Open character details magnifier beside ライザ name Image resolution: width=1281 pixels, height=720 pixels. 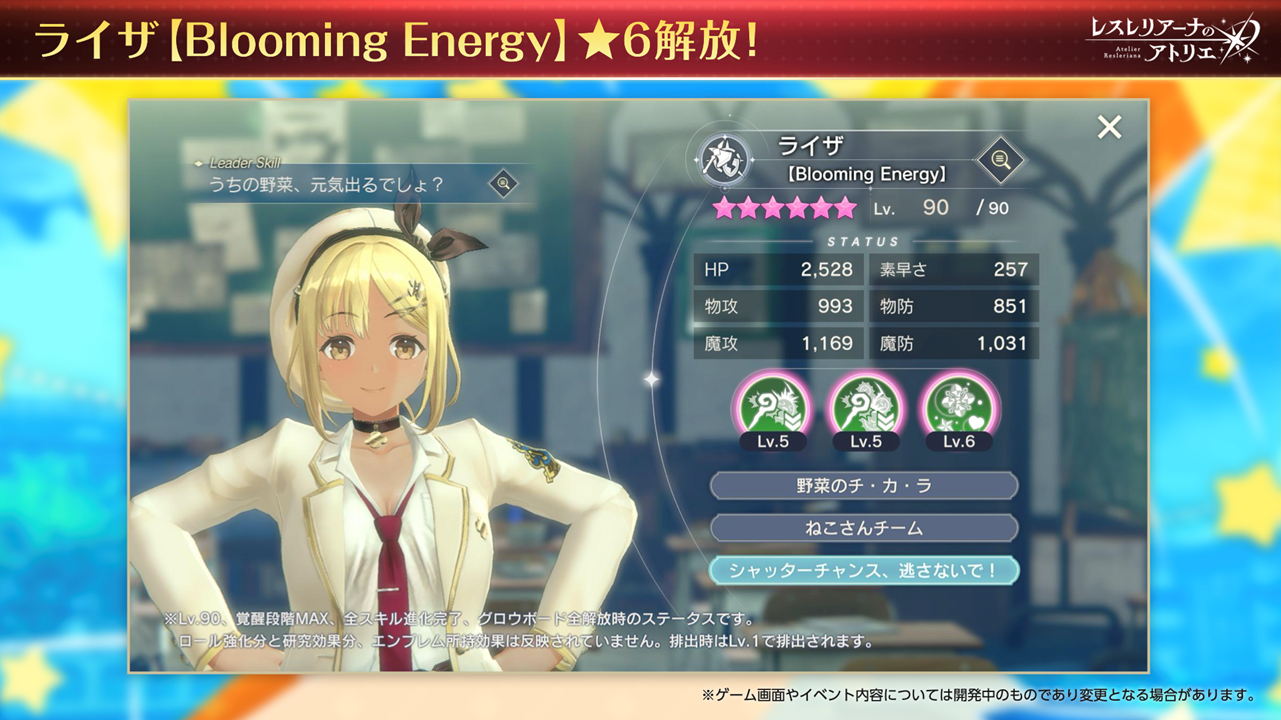pyautogui.click(x=1000, y=159)
